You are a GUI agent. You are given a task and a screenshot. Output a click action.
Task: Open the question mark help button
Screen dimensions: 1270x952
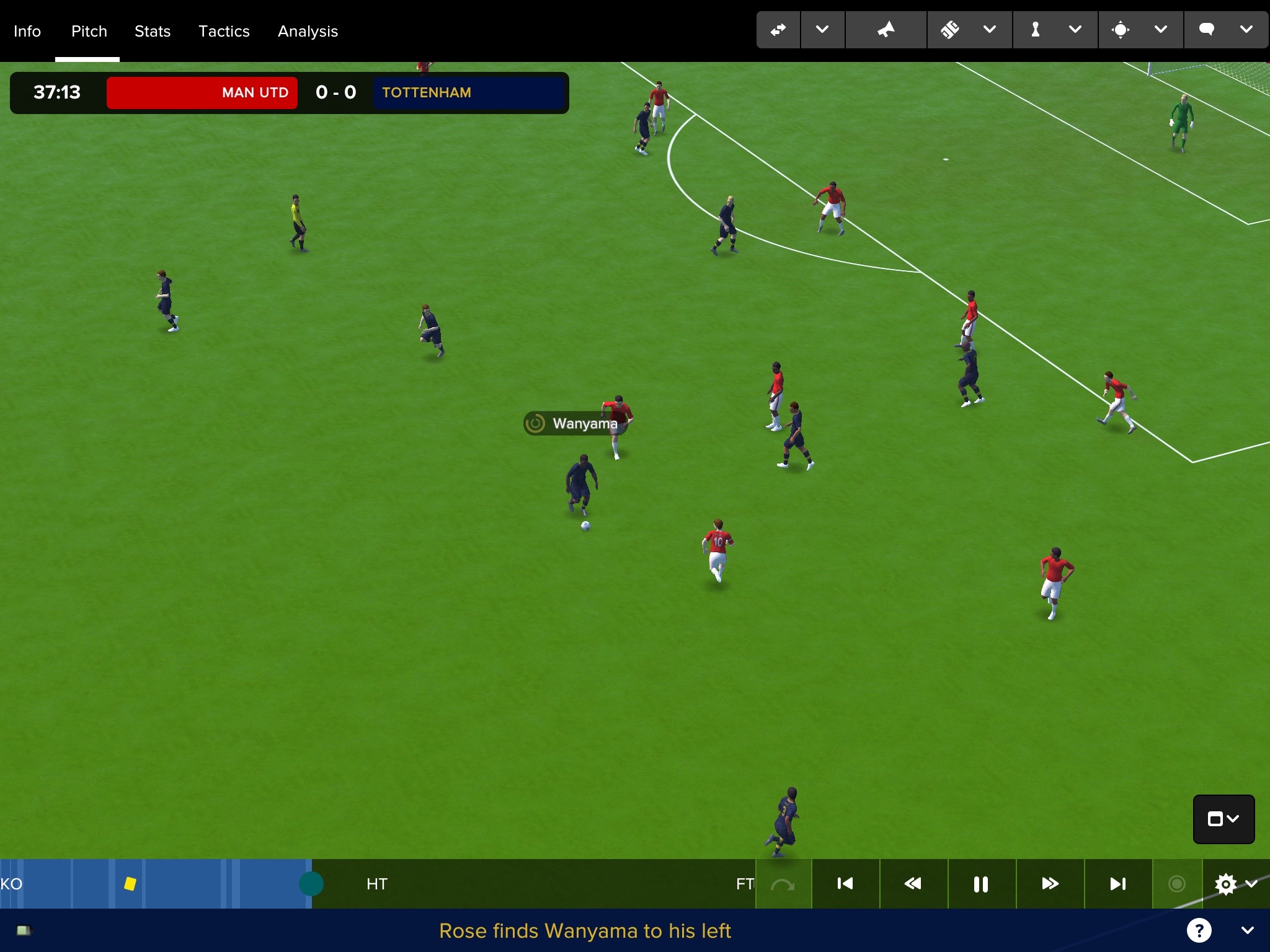(x=1199, y=930)
